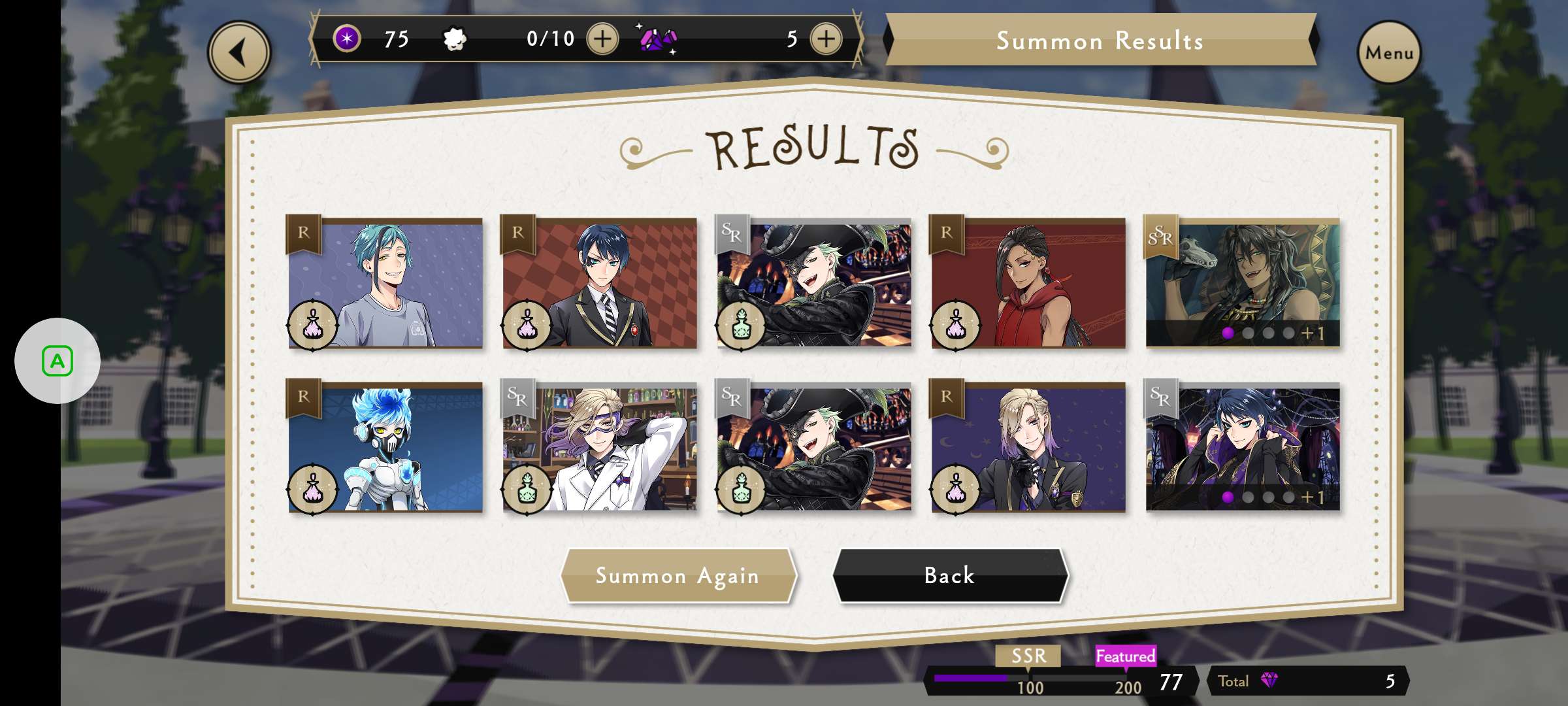This screenshot has width=1568, height=706.
Task: Choose the R blonde character on starry background
Action: (1028, 447)
